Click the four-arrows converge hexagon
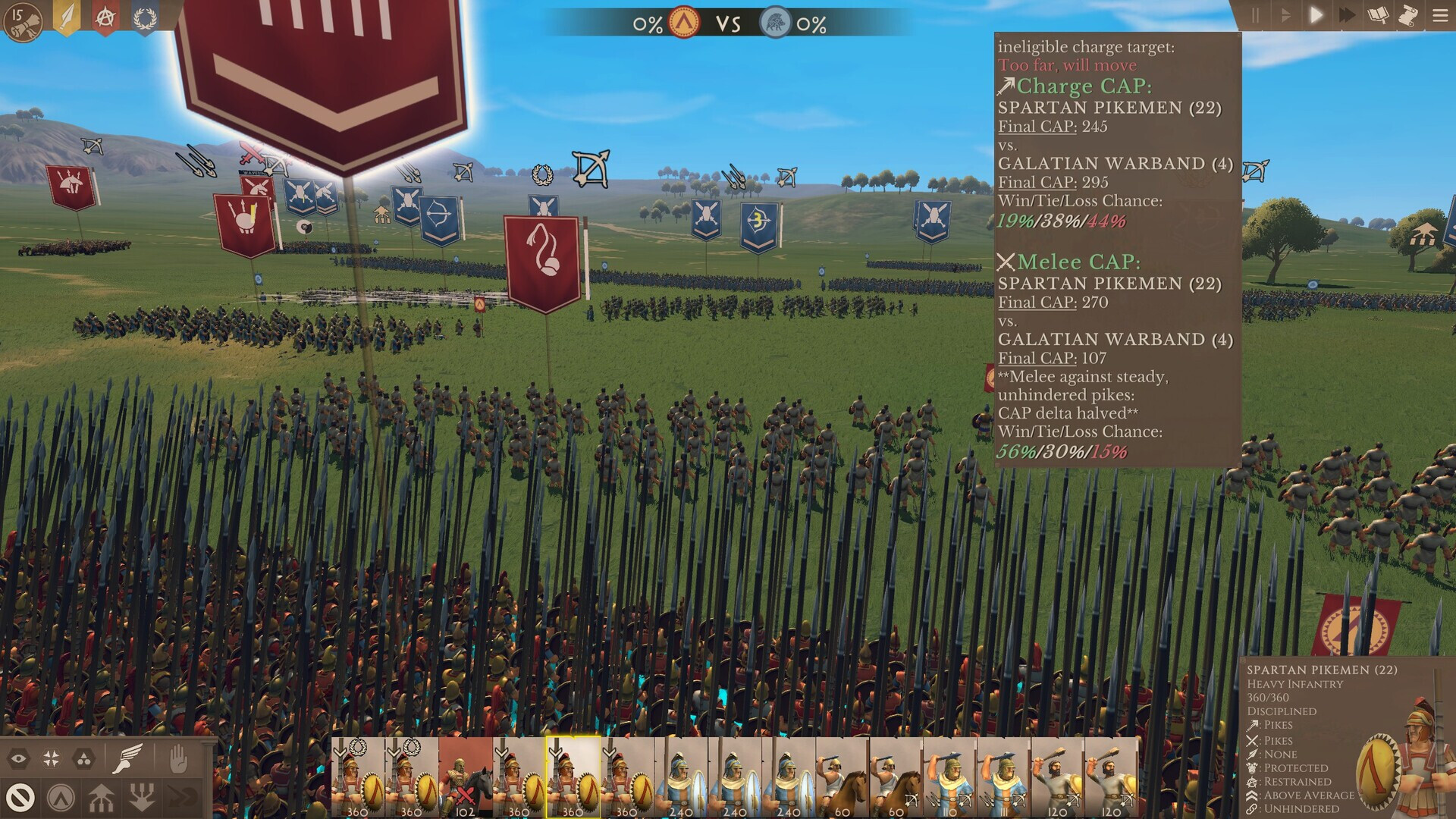This screenshot has width=1456, height=819. click(52, 758)
